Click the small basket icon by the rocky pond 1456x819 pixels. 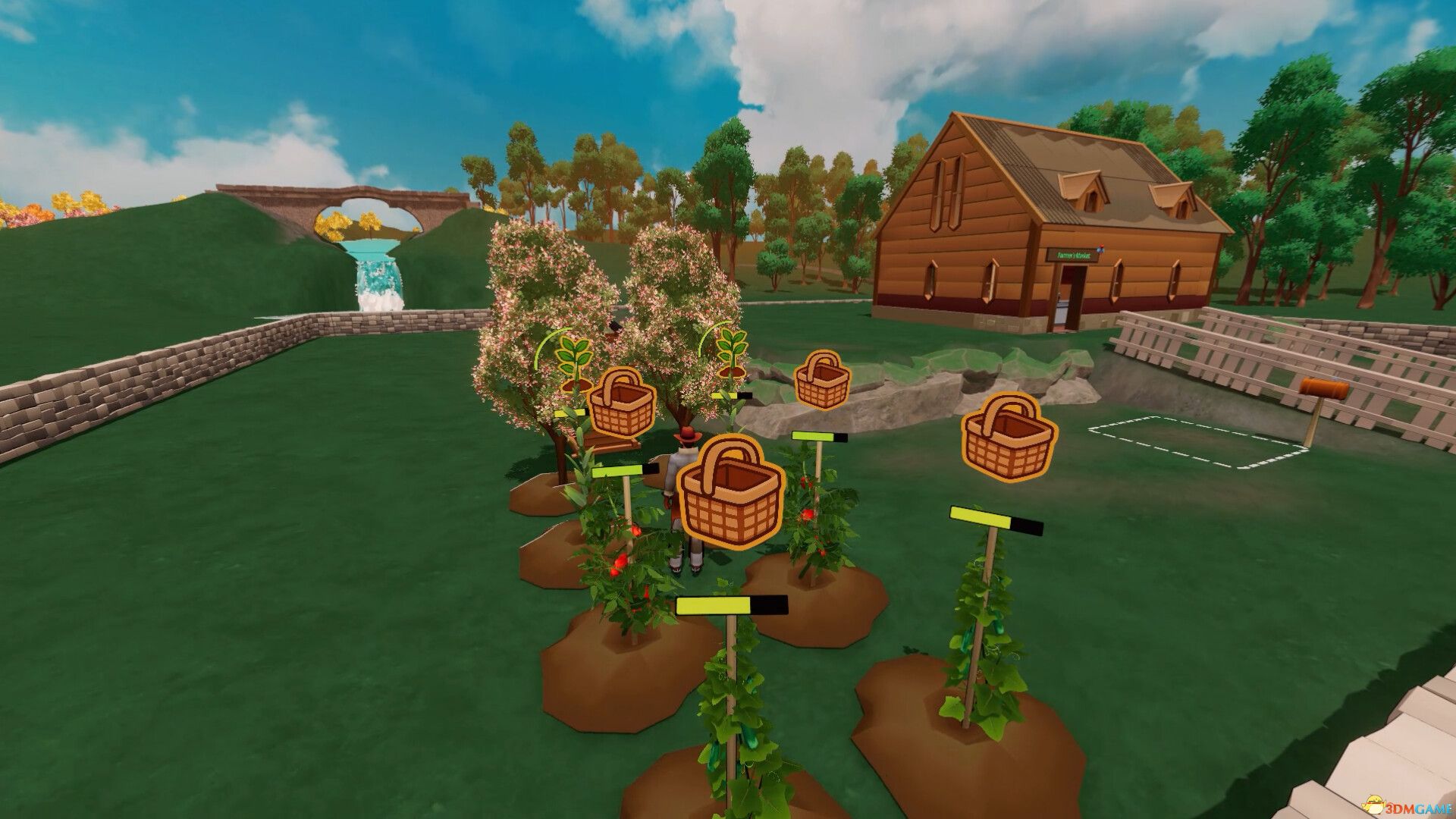(x=823, y=378)
